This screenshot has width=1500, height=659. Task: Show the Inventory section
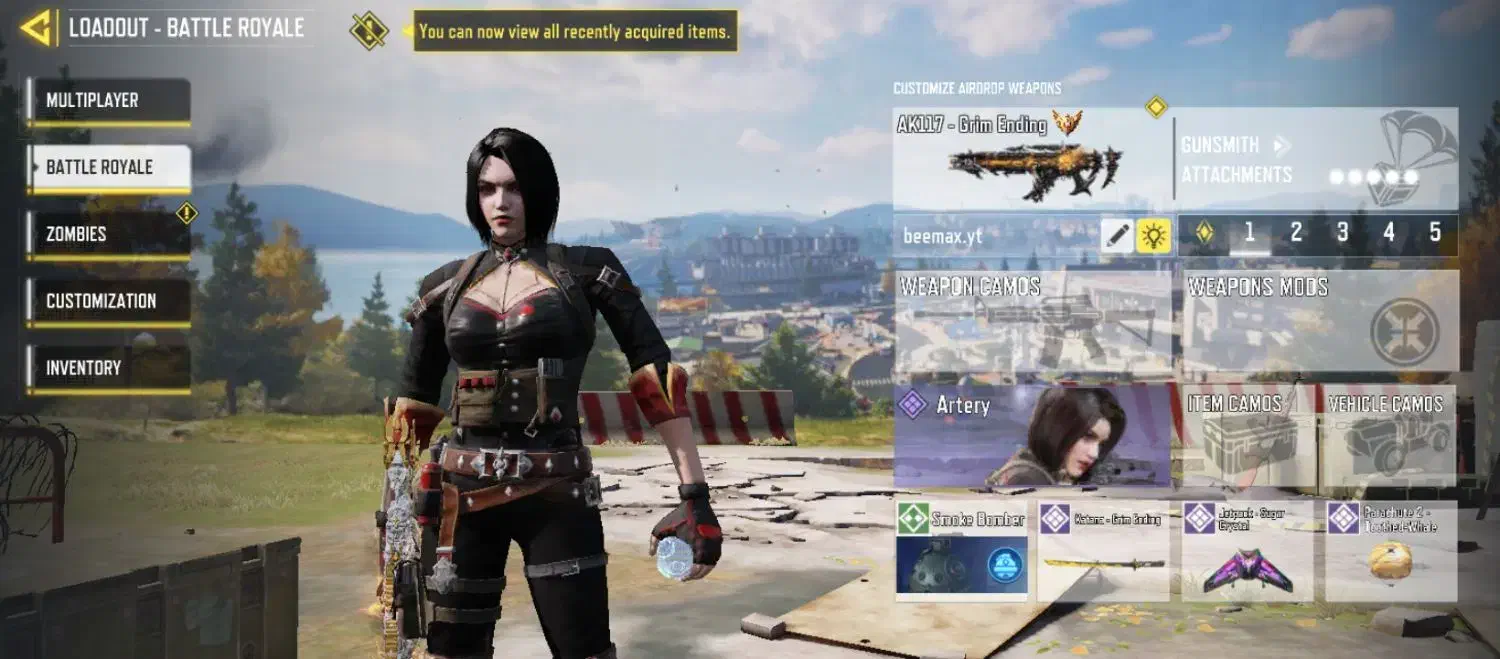click(108, 368)
